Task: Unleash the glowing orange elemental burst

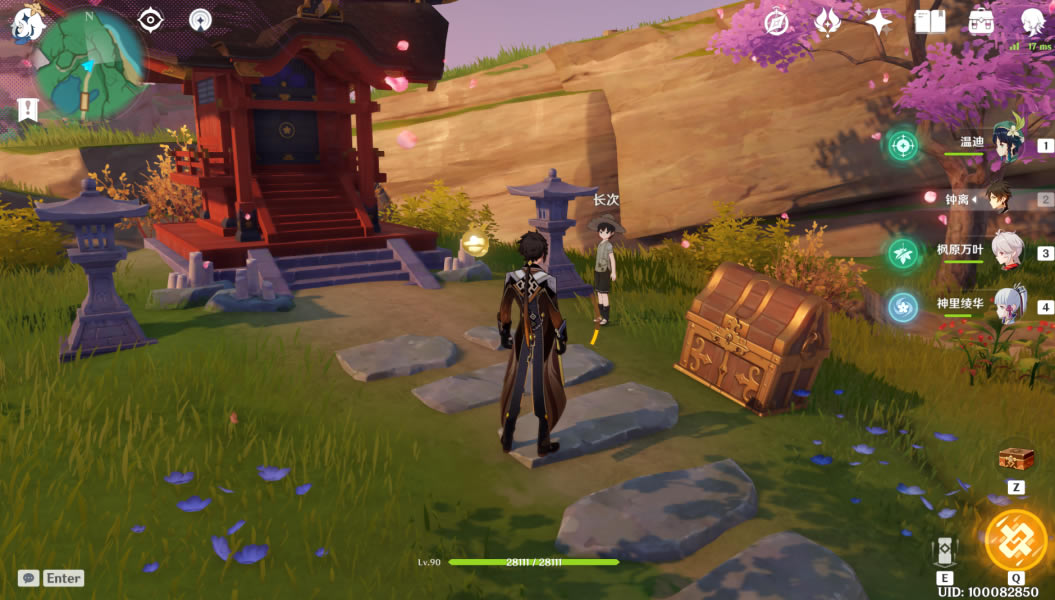Action: tap(1015, 540)
